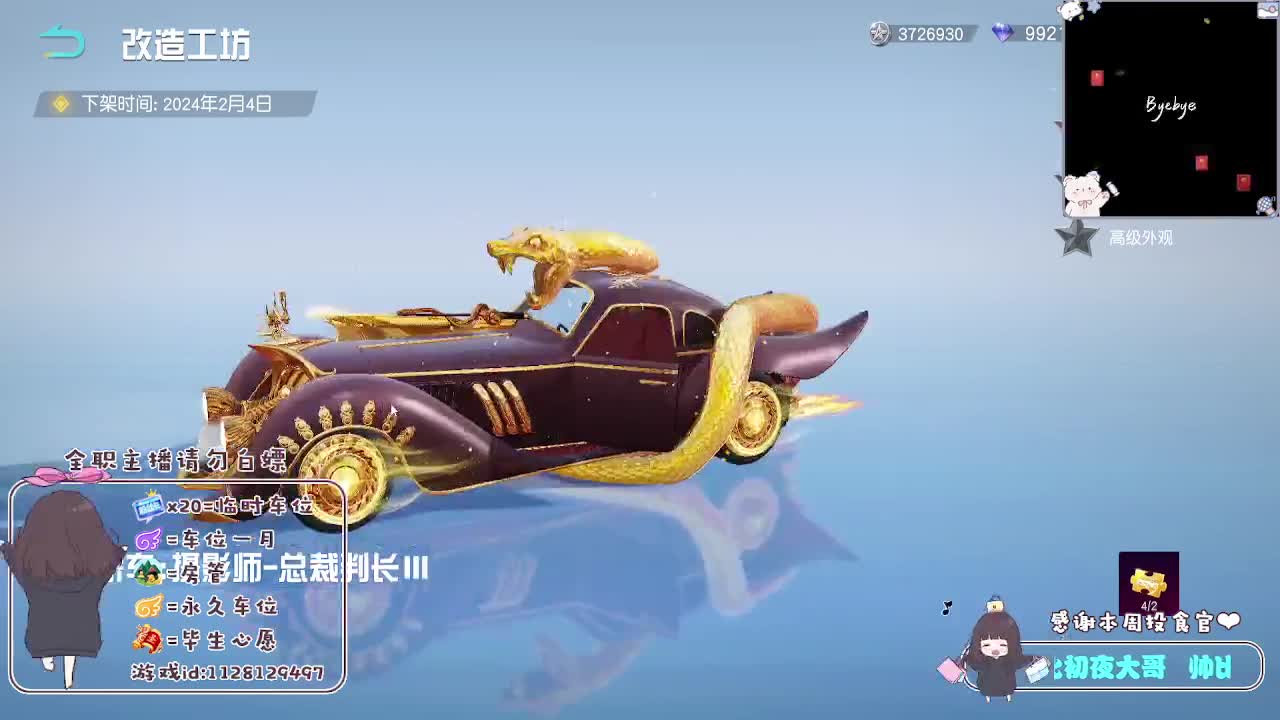The image size is (1280, 720).
Task: Click the star coin currency icon
Action: [880, 35]
